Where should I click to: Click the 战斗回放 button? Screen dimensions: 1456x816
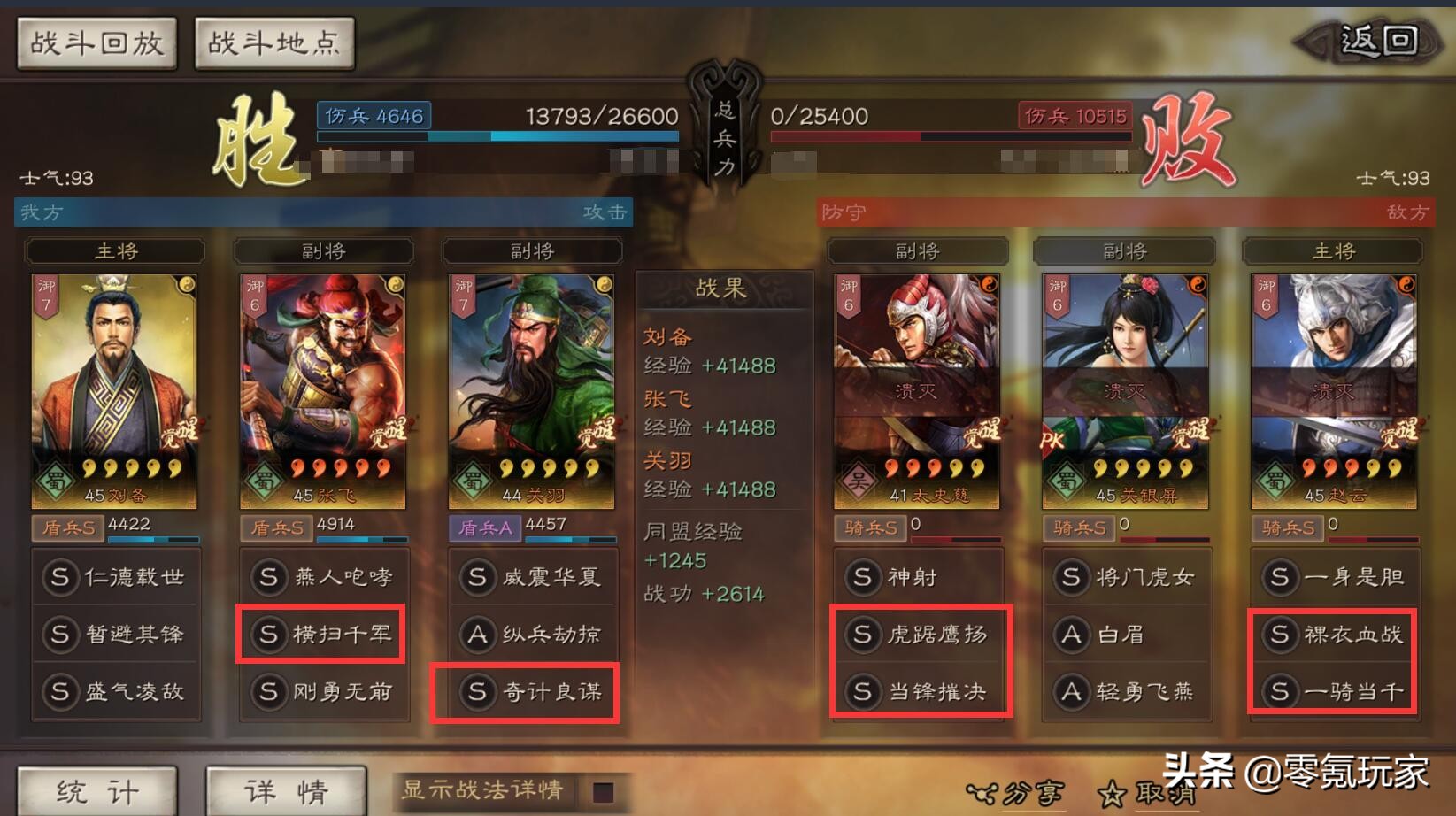point(95,42)
